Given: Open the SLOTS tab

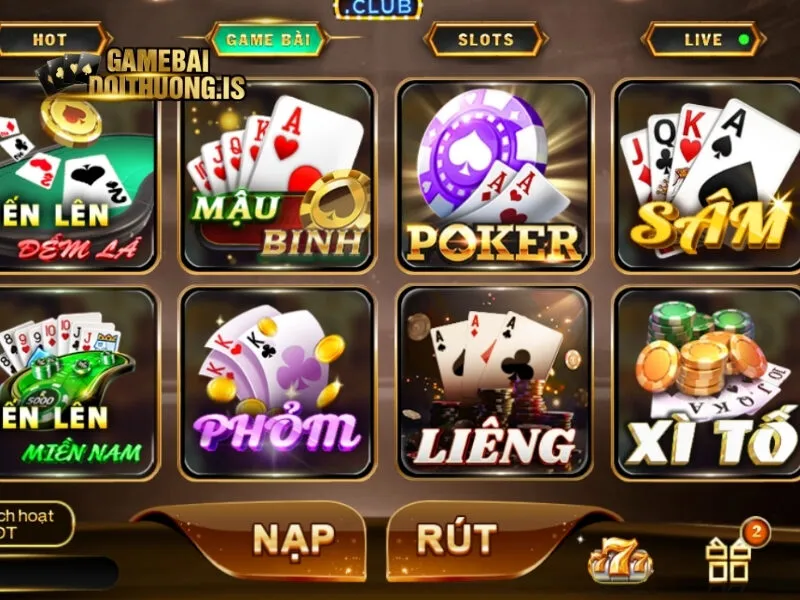Looking at the screenshot, I should click(x=486, y=40).
